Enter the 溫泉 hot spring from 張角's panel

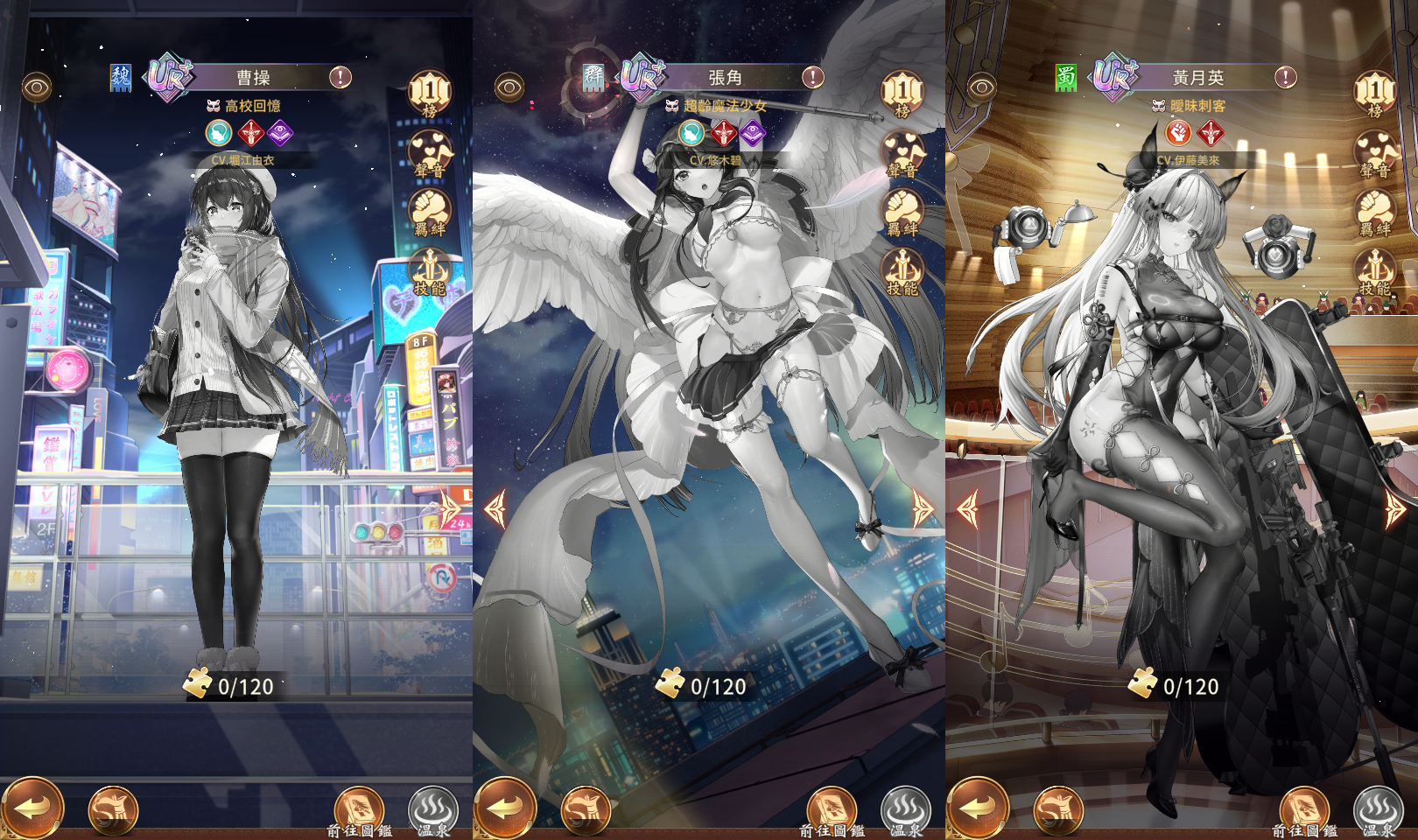(x=905, y=810)
